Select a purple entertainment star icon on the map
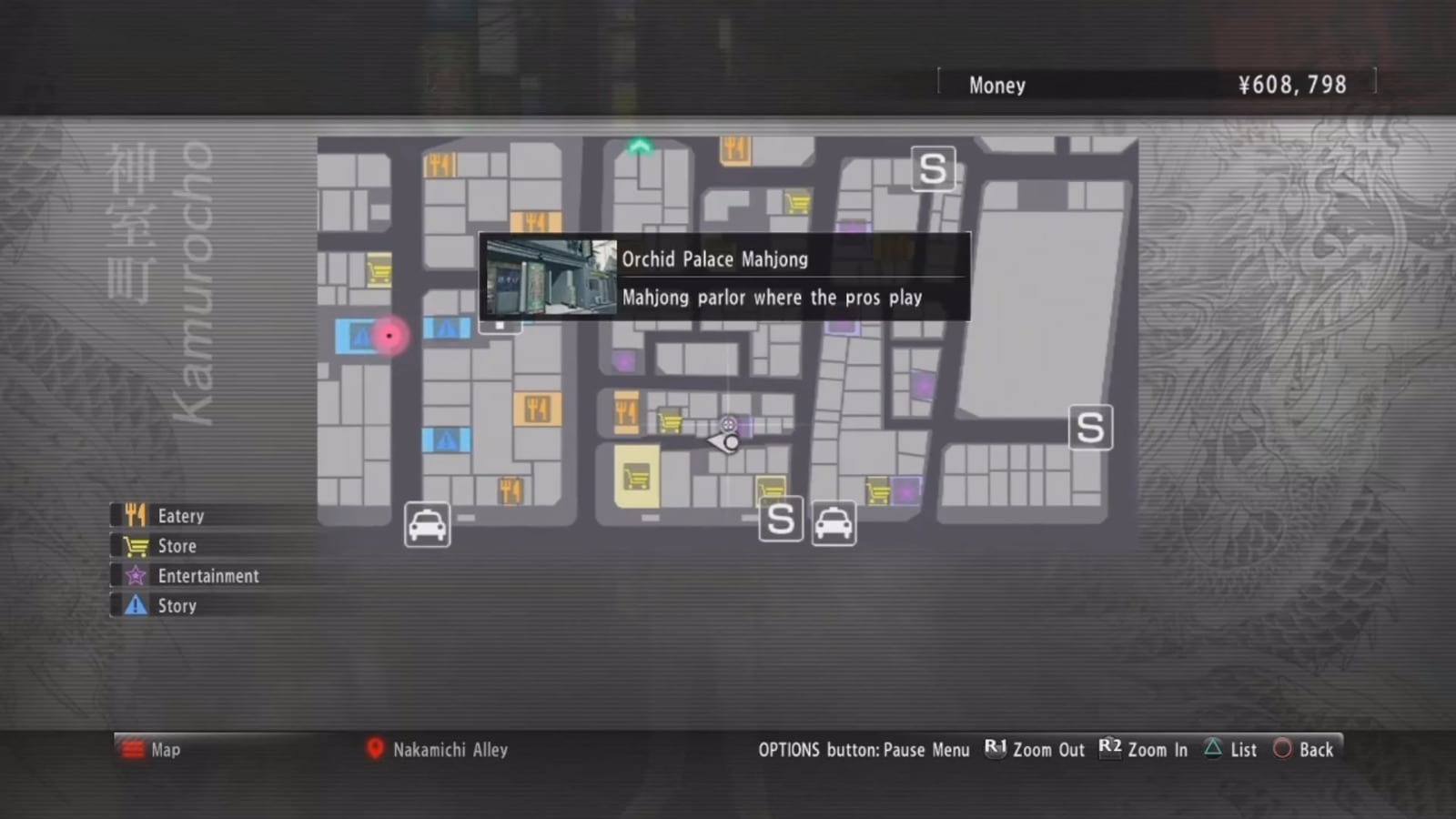 coord(624,361)
